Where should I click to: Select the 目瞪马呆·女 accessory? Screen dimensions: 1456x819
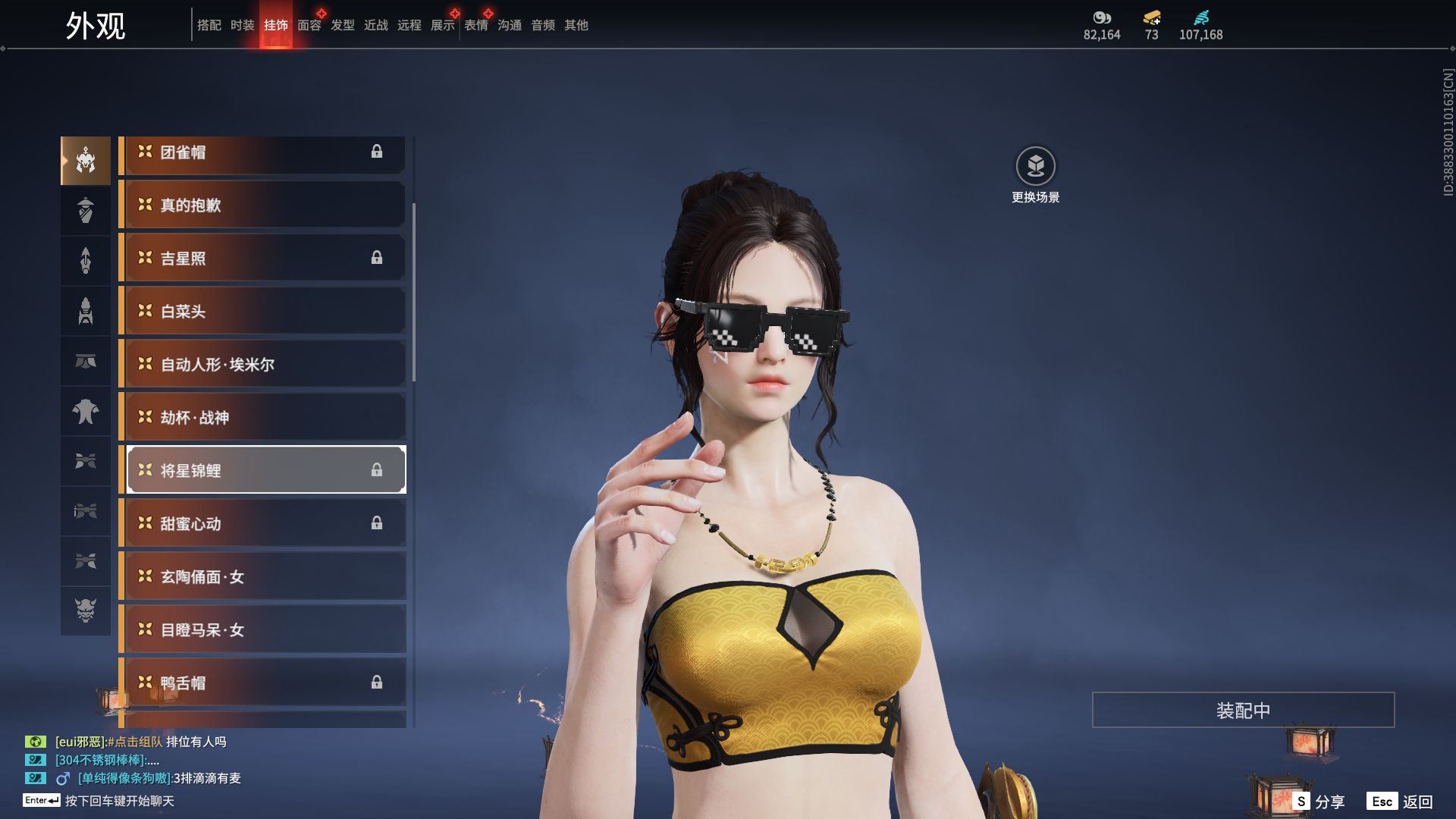coord(262,629)
